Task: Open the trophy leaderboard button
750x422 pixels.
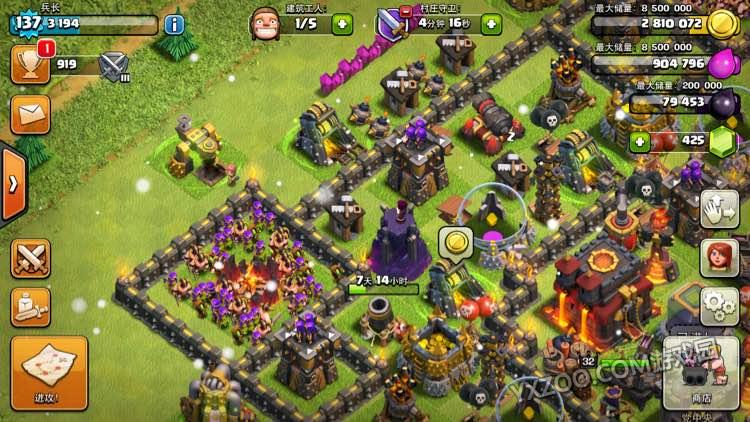Action: click(x=30, y=65)
